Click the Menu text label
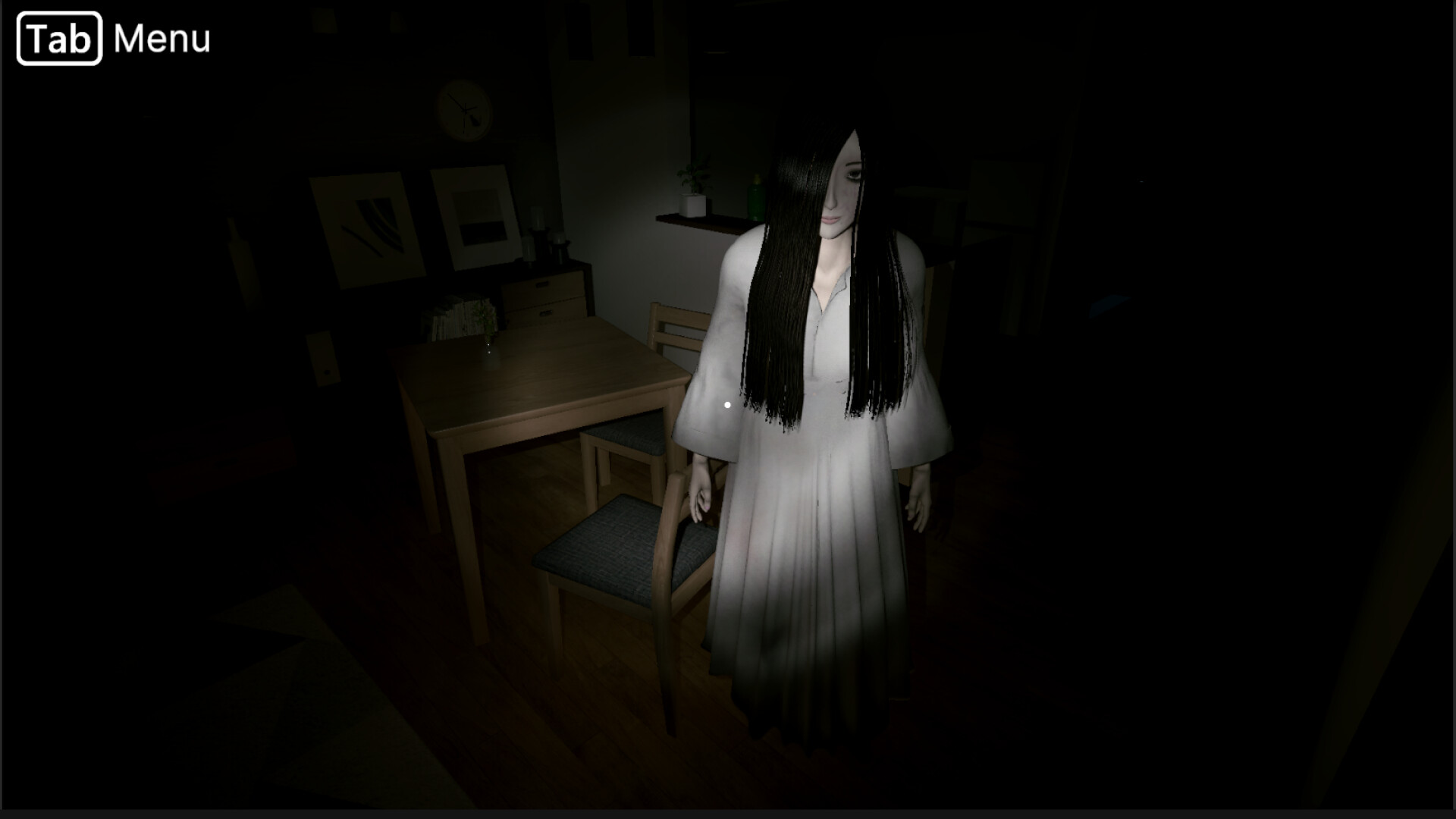 coord(161,36)
